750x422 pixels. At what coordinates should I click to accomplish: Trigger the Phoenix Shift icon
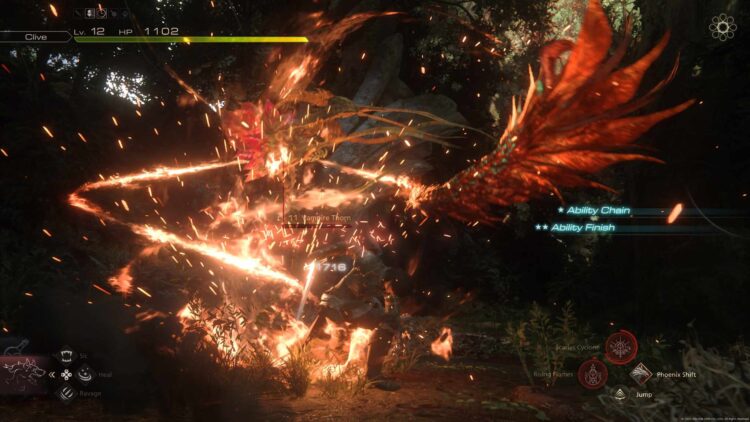(x=641, y=374)
